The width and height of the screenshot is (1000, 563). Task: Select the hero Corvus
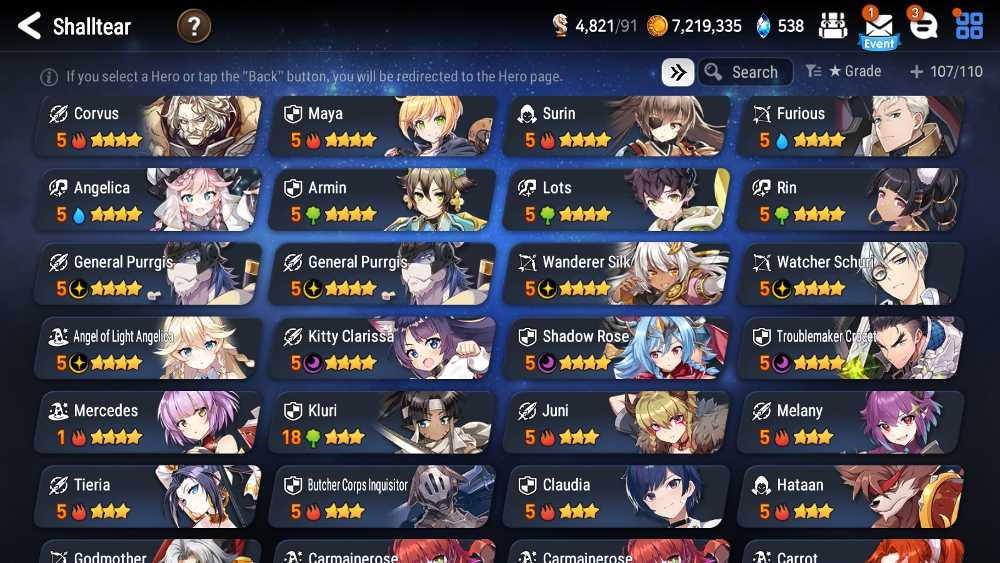pyautogui.click(x=150, y=126)
